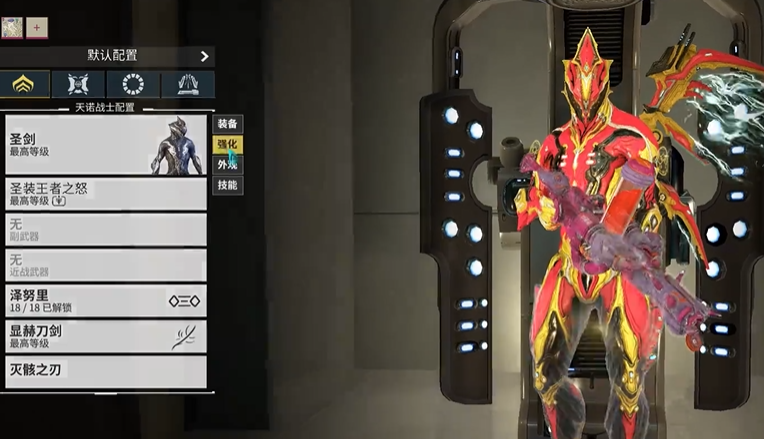Select the 圣剑 warframe slot

pyautogui.click(x=105, y=144)
